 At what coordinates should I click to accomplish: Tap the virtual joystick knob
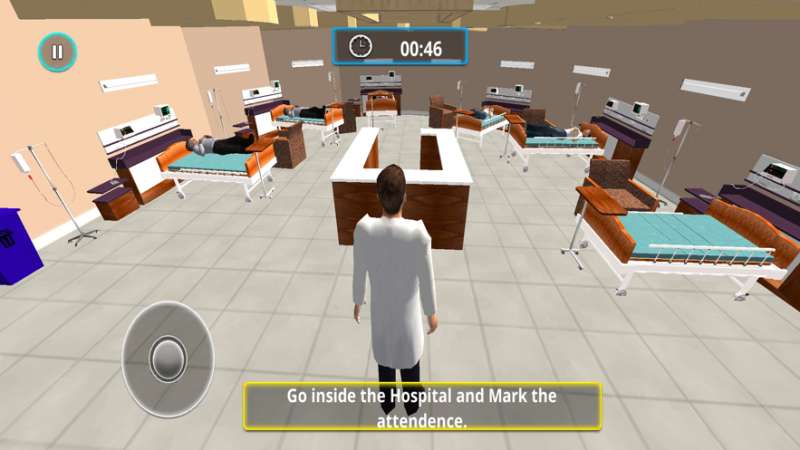click(168, 358)
